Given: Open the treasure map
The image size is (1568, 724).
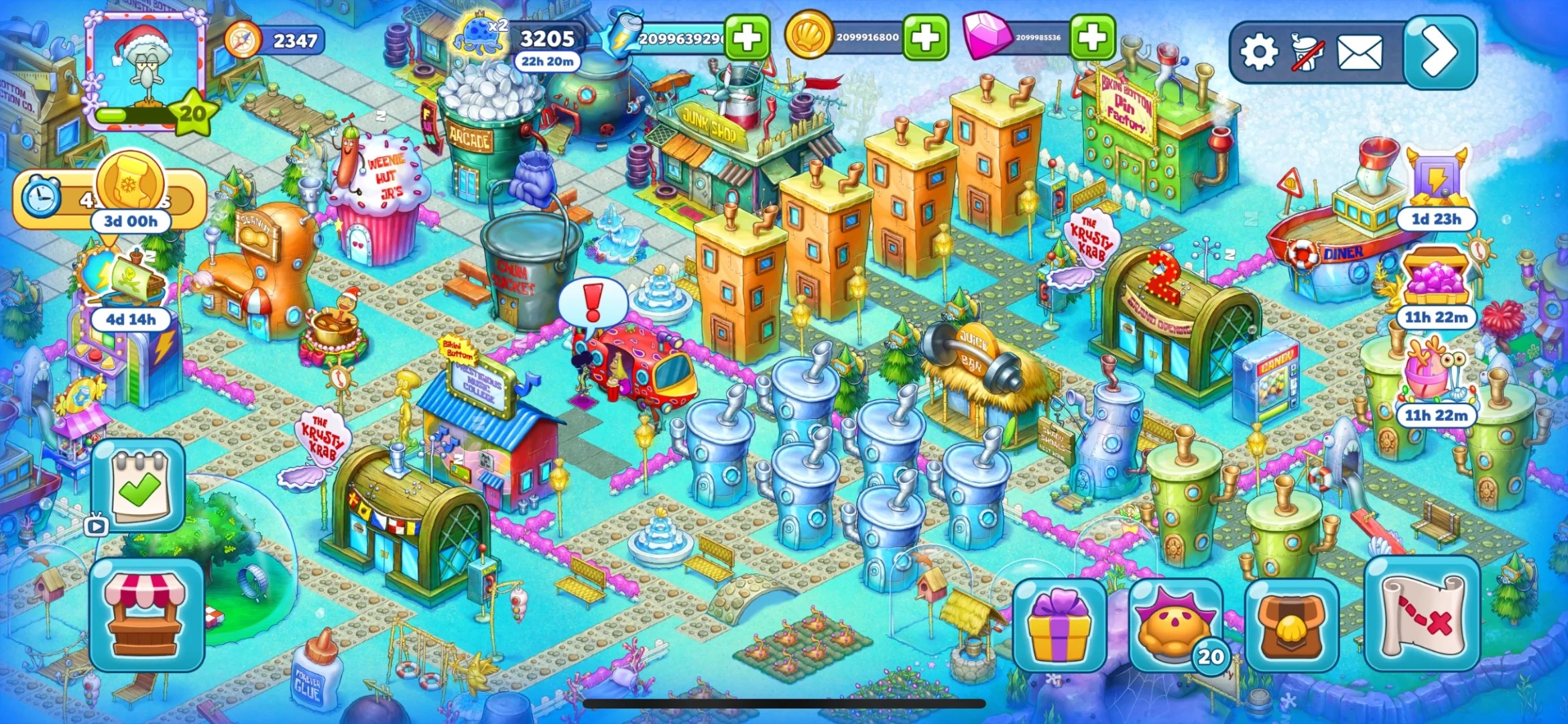Looking at the screenshot, I should coord(1422,614).
